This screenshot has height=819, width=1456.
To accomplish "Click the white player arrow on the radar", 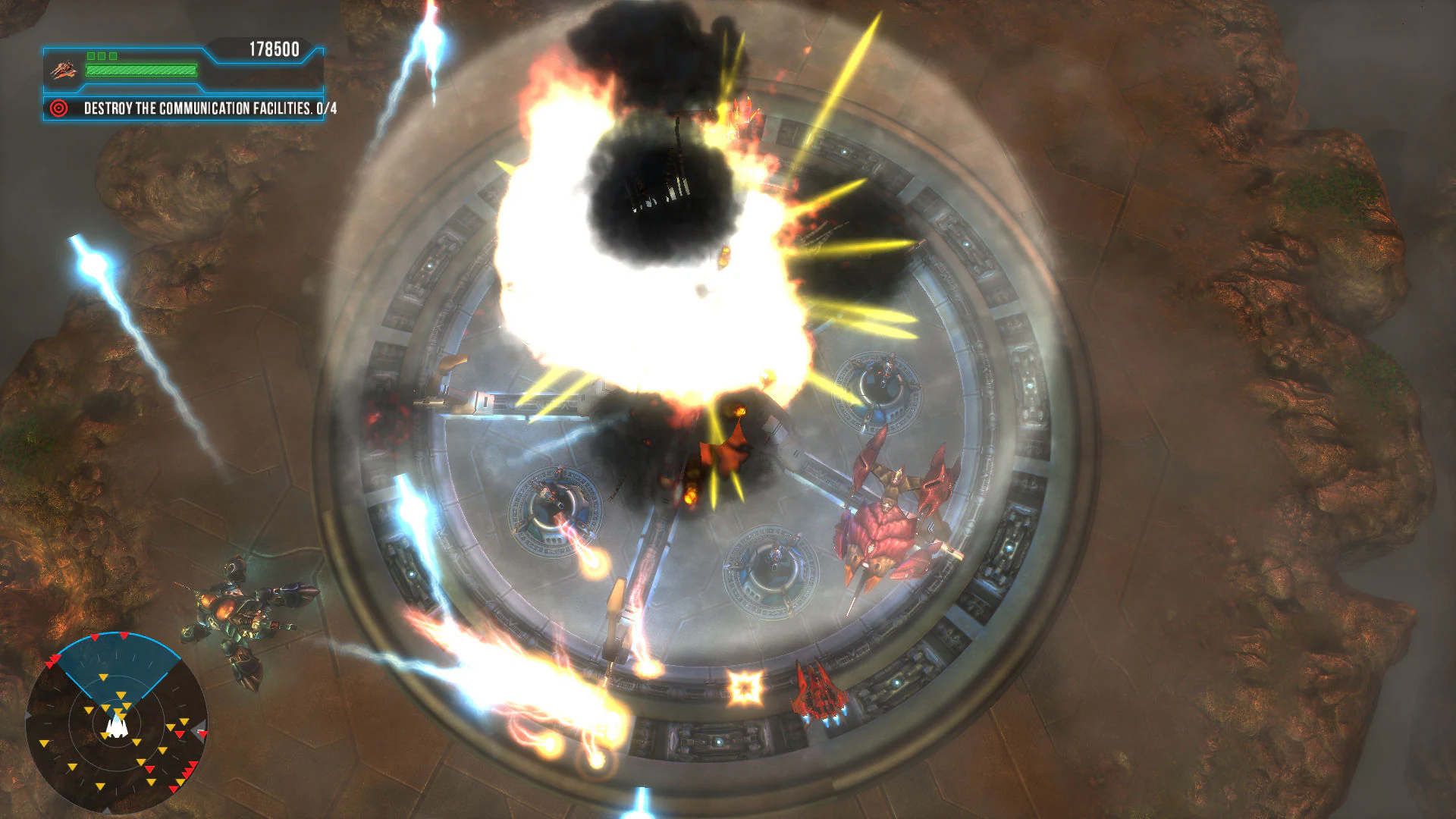I will (116, 727).
